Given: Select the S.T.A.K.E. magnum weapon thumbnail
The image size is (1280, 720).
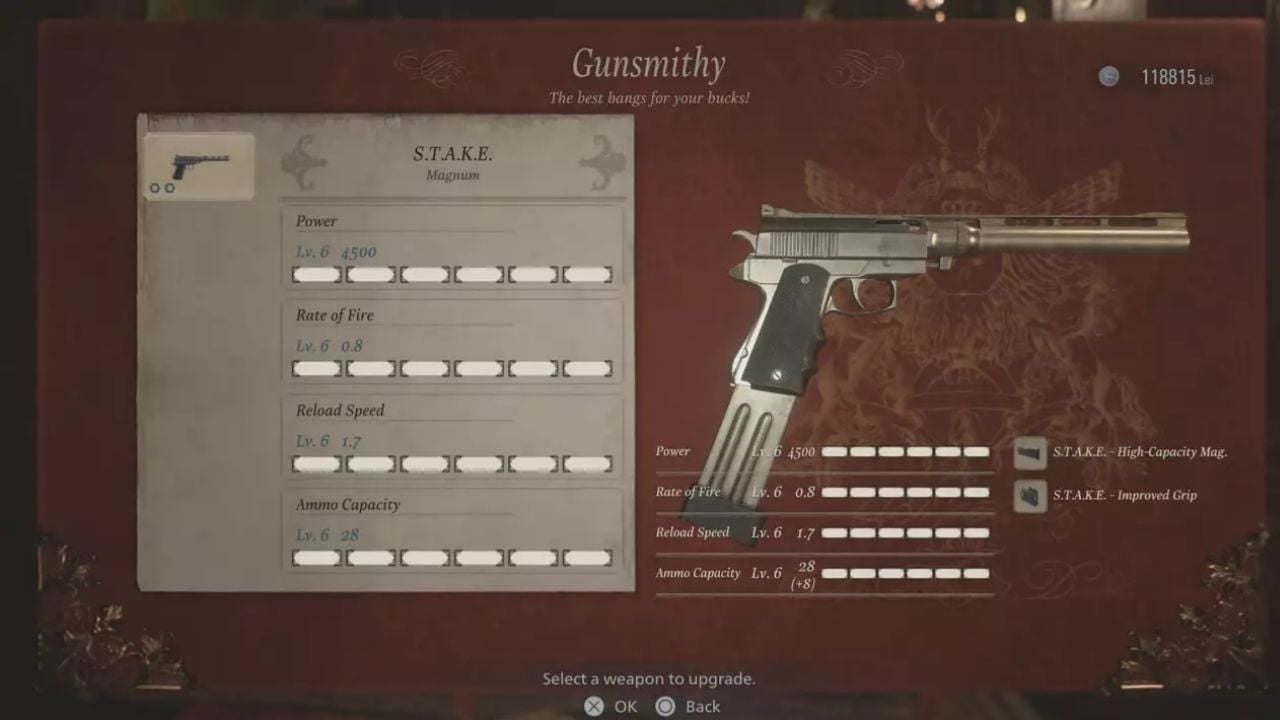Looking at the screenshot, I should tap(198, 165).
